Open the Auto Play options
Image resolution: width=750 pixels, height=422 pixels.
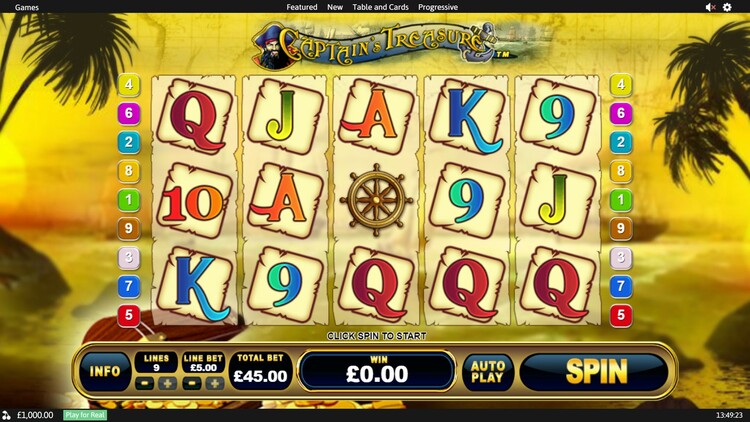[x=488, y=372]
